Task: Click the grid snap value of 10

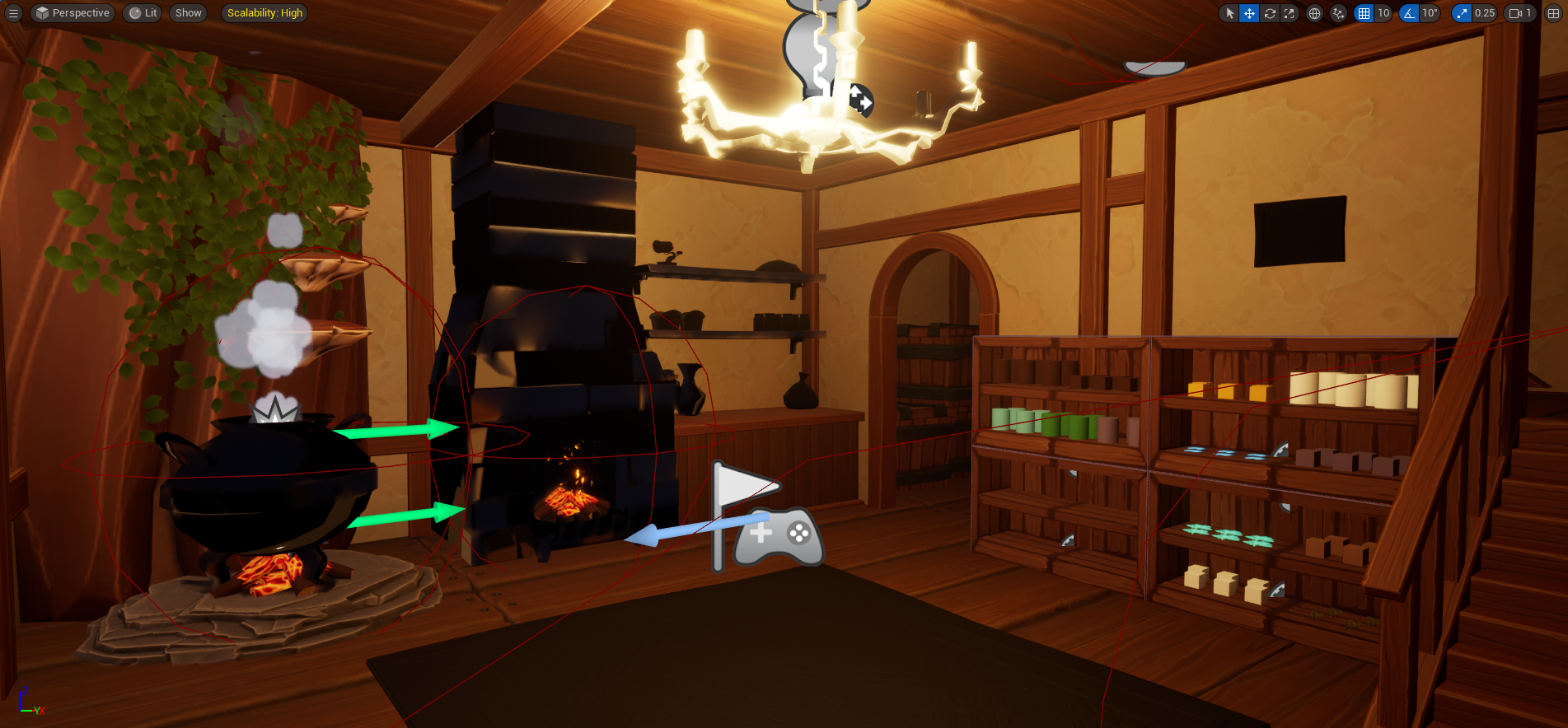Action: coord(1383,13)
